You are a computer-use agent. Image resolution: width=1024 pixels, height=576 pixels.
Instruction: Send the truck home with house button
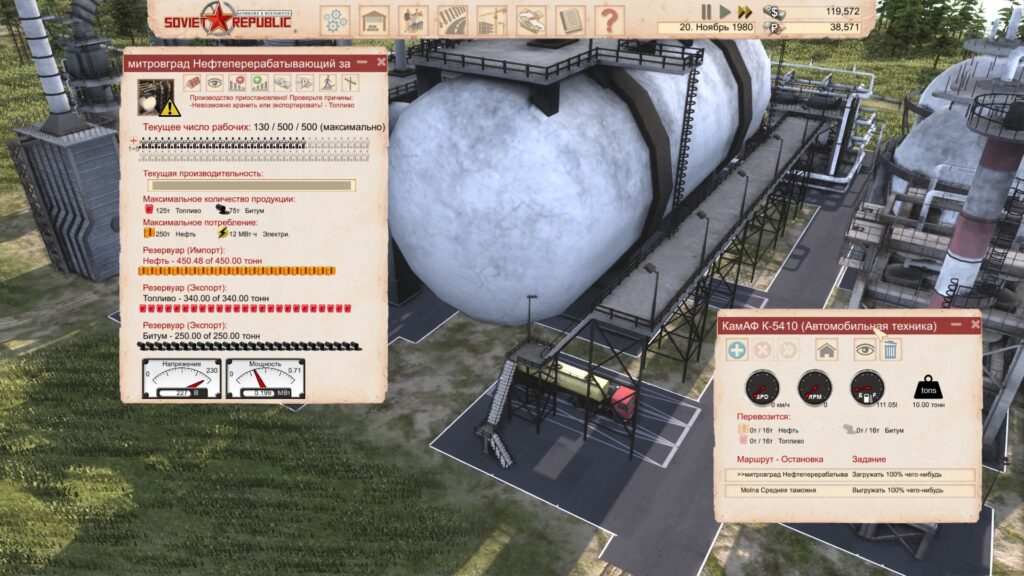pyautogui.click(x=826, y=350)
